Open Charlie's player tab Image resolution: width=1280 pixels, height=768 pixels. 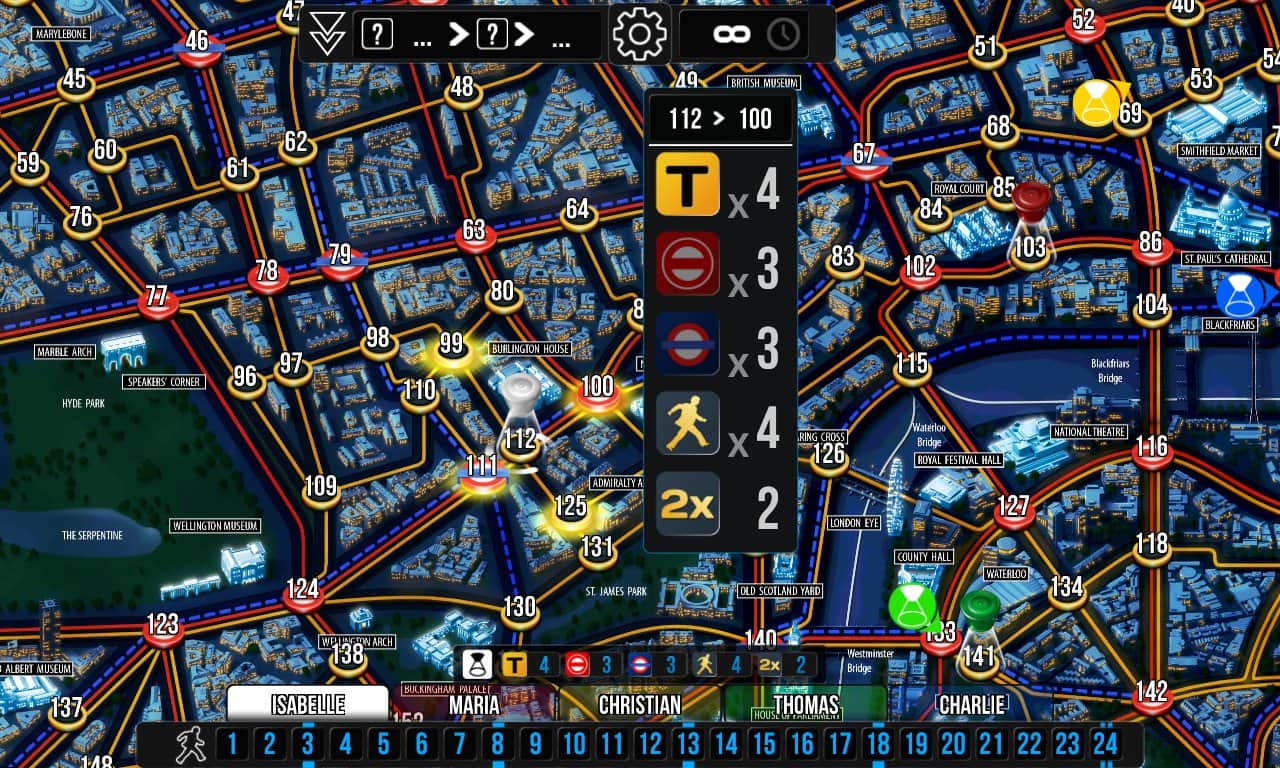(x=972, y=704)
